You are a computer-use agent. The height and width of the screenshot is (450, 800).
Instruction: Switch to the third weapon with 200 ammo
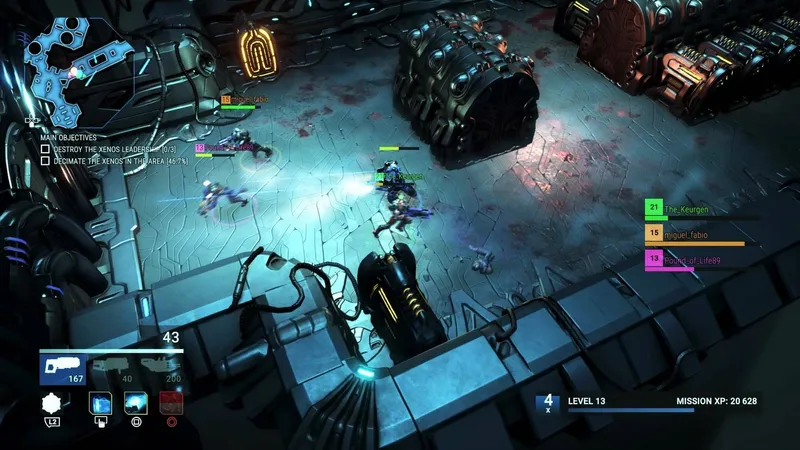pyautogui.click(x=161, y=370)
